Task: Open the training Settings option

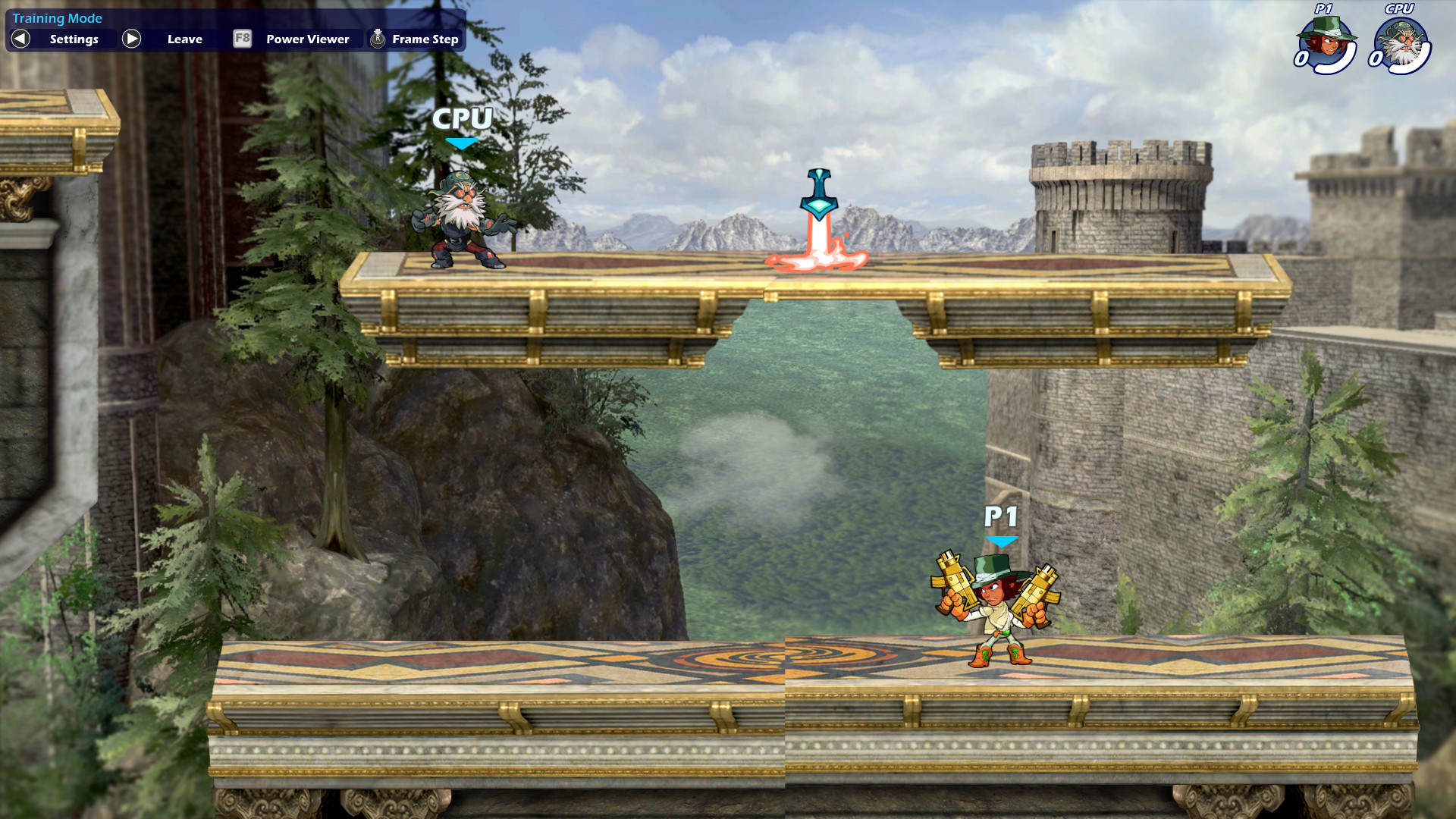Action: (x=74, y=39)
